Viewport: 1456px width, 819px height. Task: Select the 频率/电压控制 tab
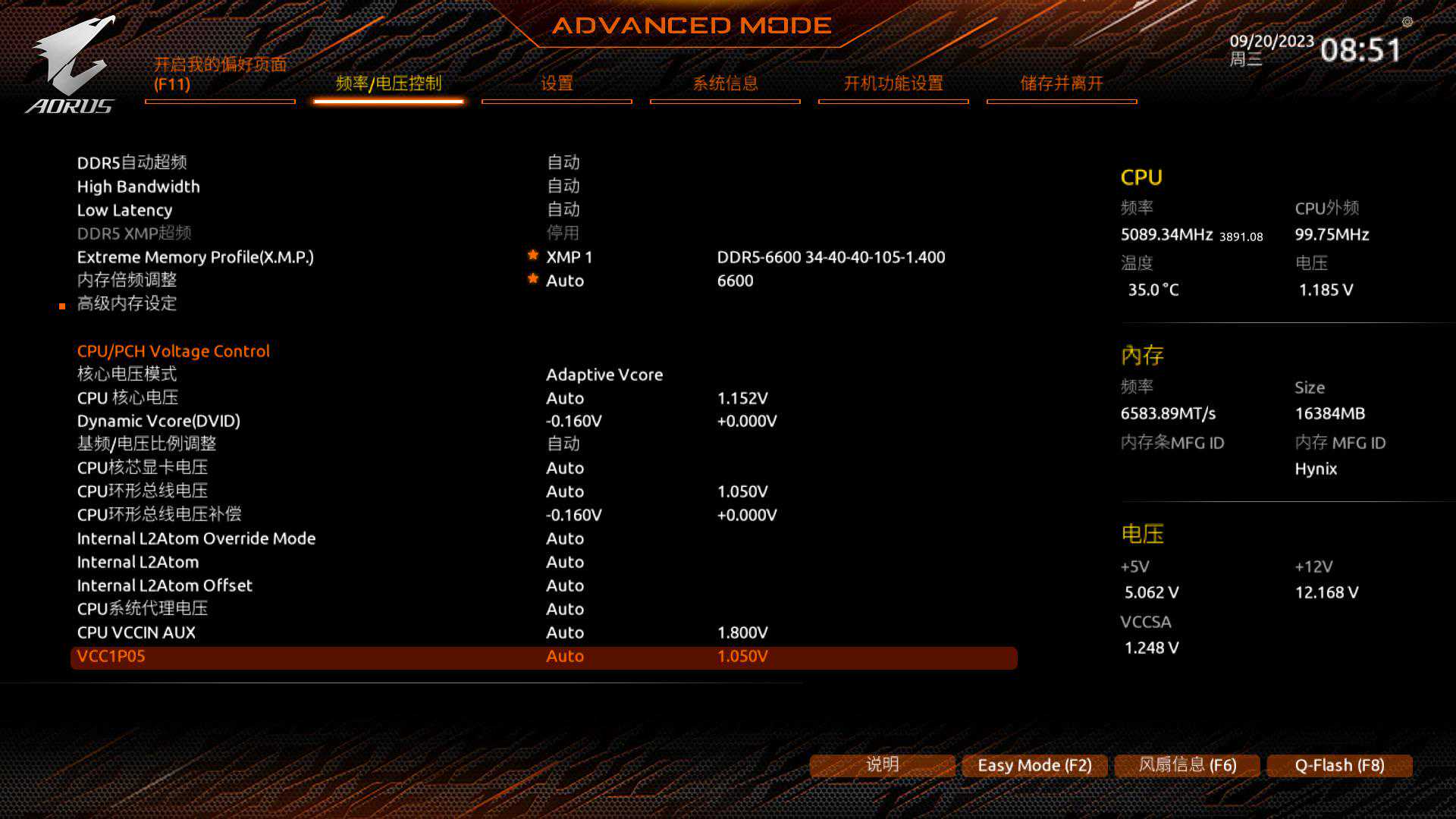388,83
